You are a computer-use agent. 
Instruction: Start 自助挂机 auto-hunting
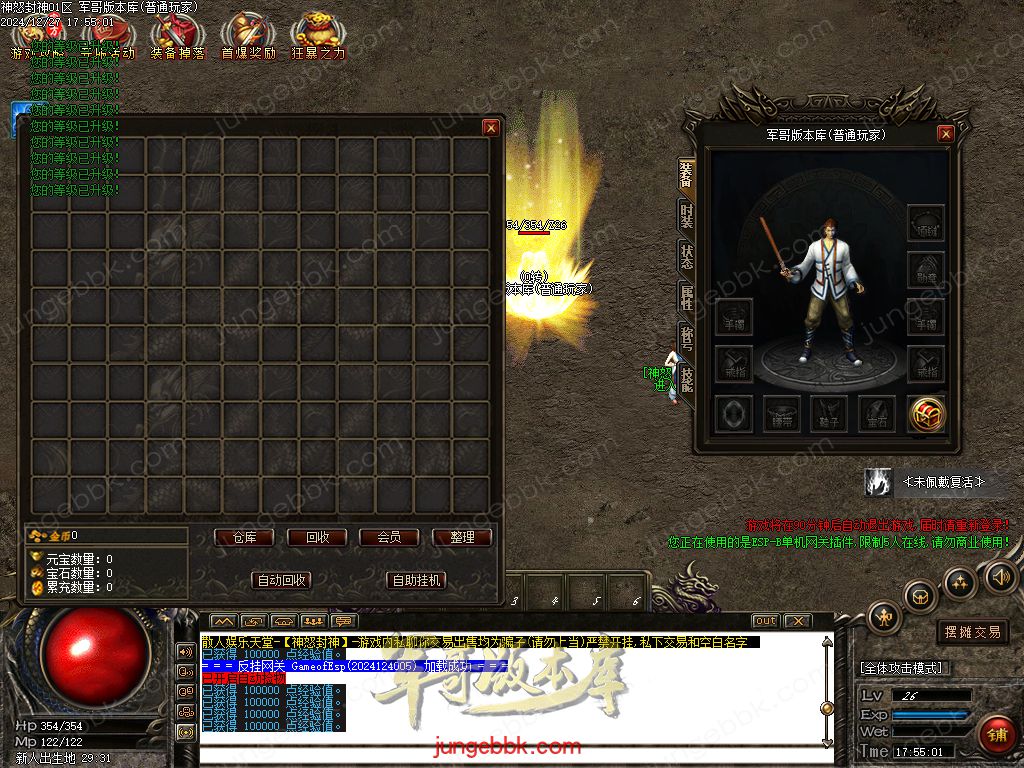[x=415, y=580]
